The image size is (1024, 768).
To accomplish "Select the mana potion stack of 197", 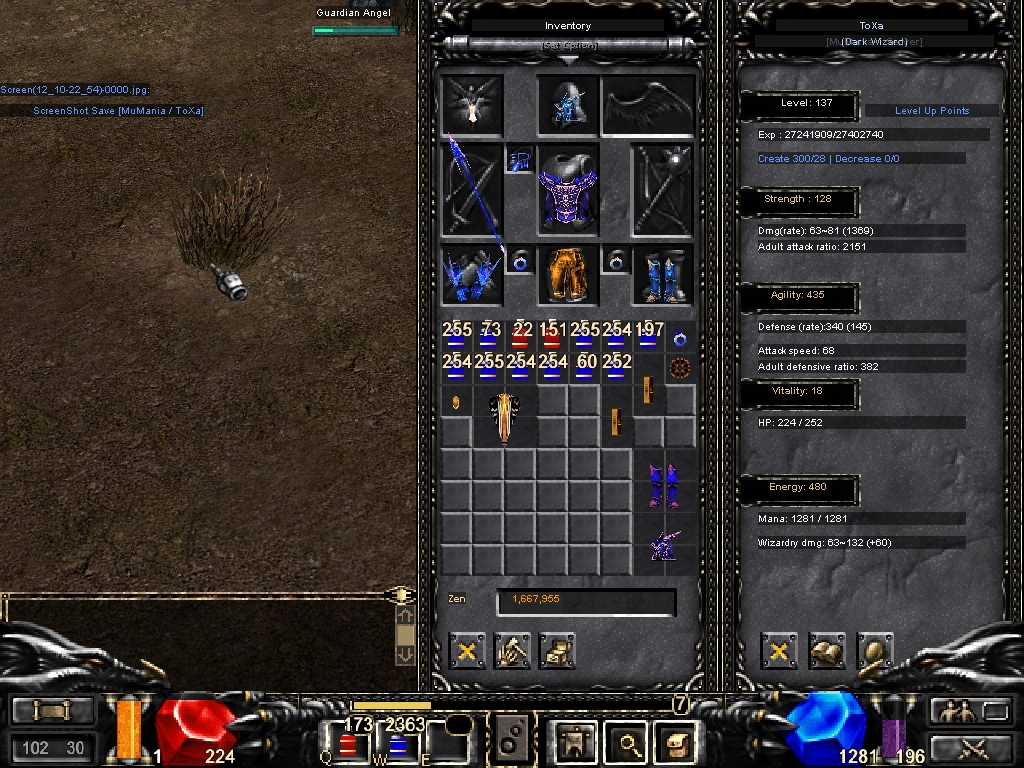I will click(x=649, y=337).
